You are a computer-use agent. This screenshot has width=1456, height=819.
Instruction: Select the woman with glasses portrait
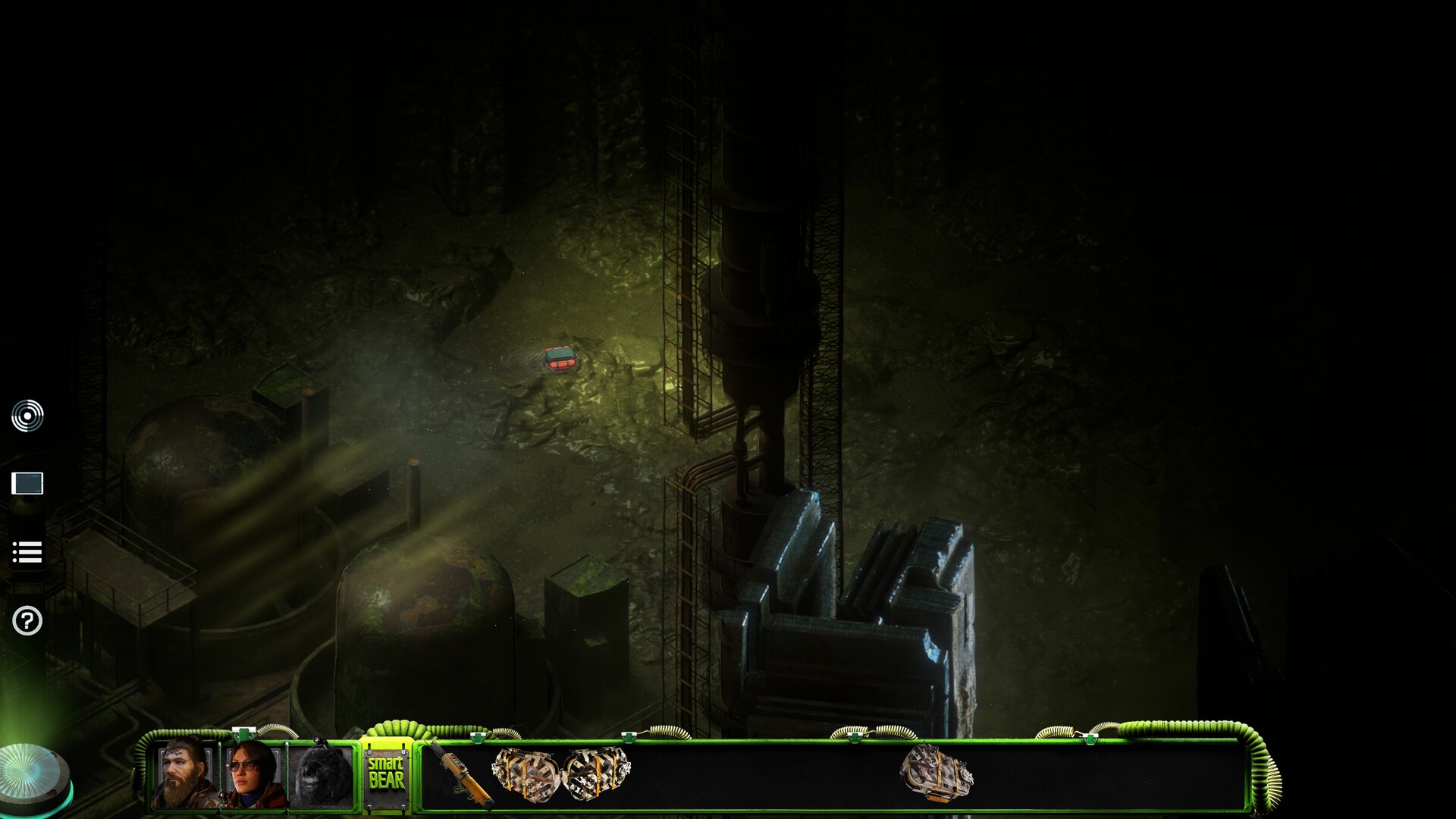point(251,775)
